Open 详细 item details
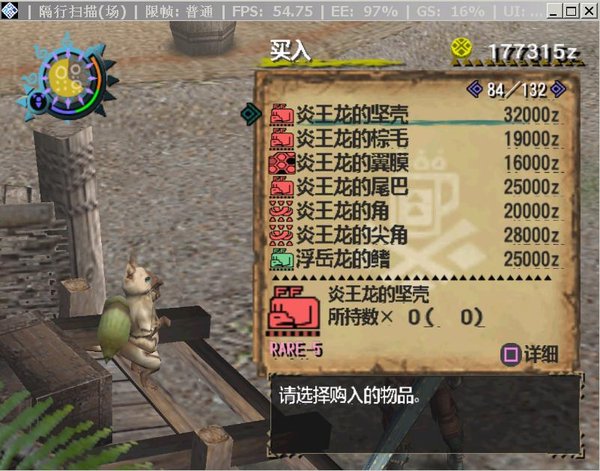 [530, 354]
